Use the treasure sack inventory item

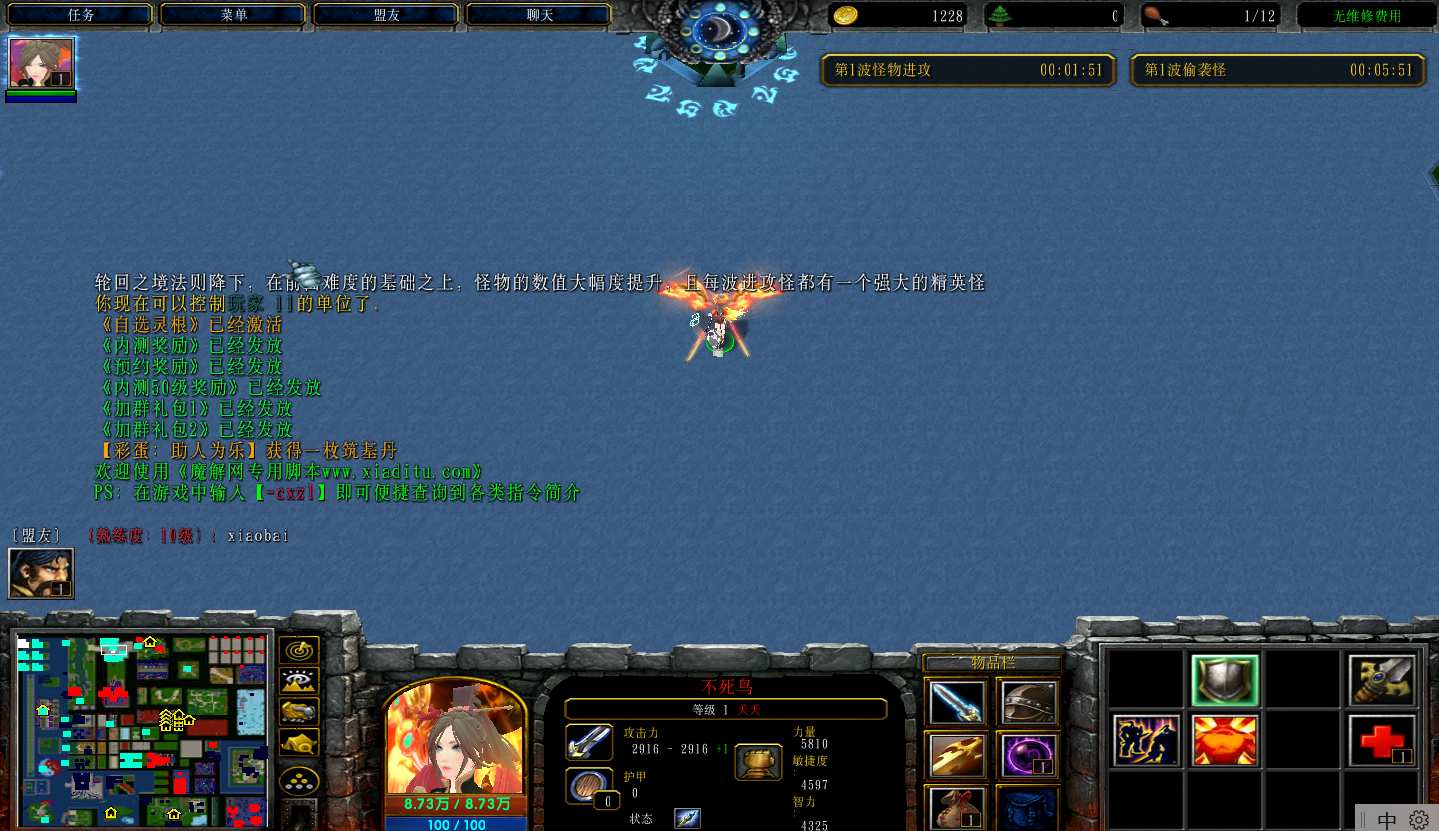956,808
